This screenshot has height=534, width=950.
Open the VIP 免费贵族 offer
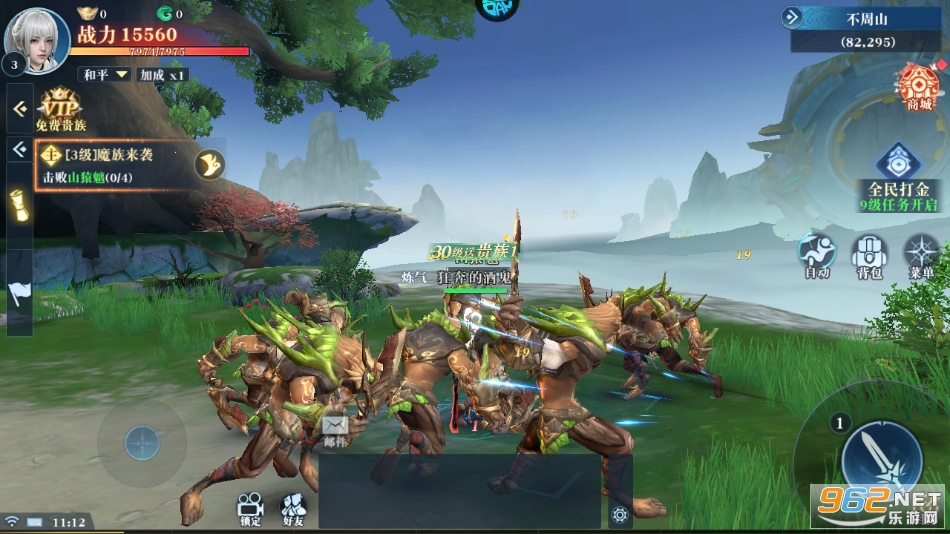tap(60, 111)
